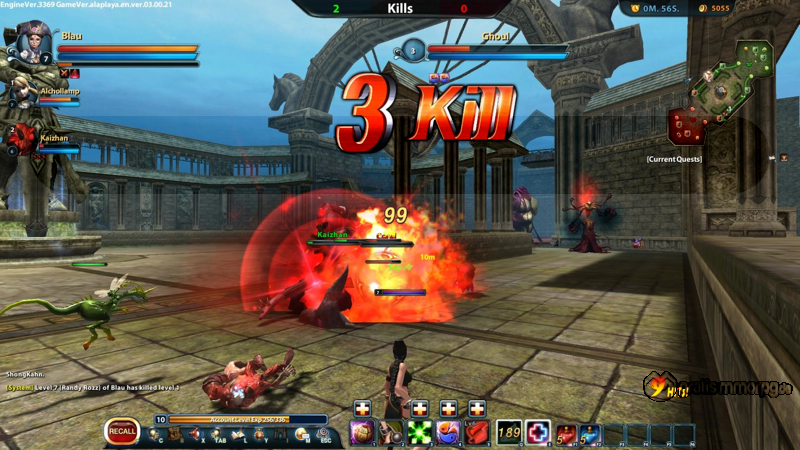Expand the Current Quests tracker
Image resolution: width=800 pixels, height=450 pixels.
tap(673, 159)
